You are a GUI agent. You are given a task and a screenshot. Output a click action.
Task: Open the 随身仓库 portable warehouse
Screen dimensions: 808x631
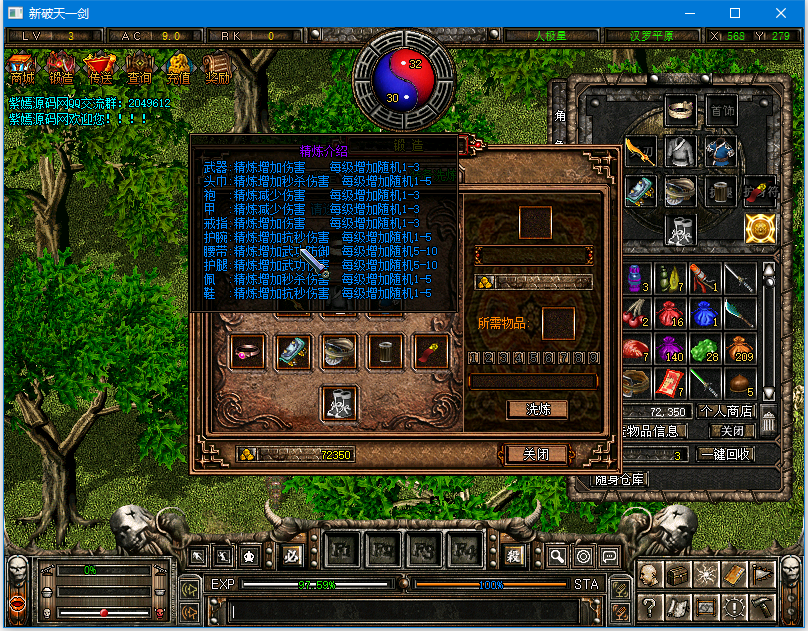620,480
